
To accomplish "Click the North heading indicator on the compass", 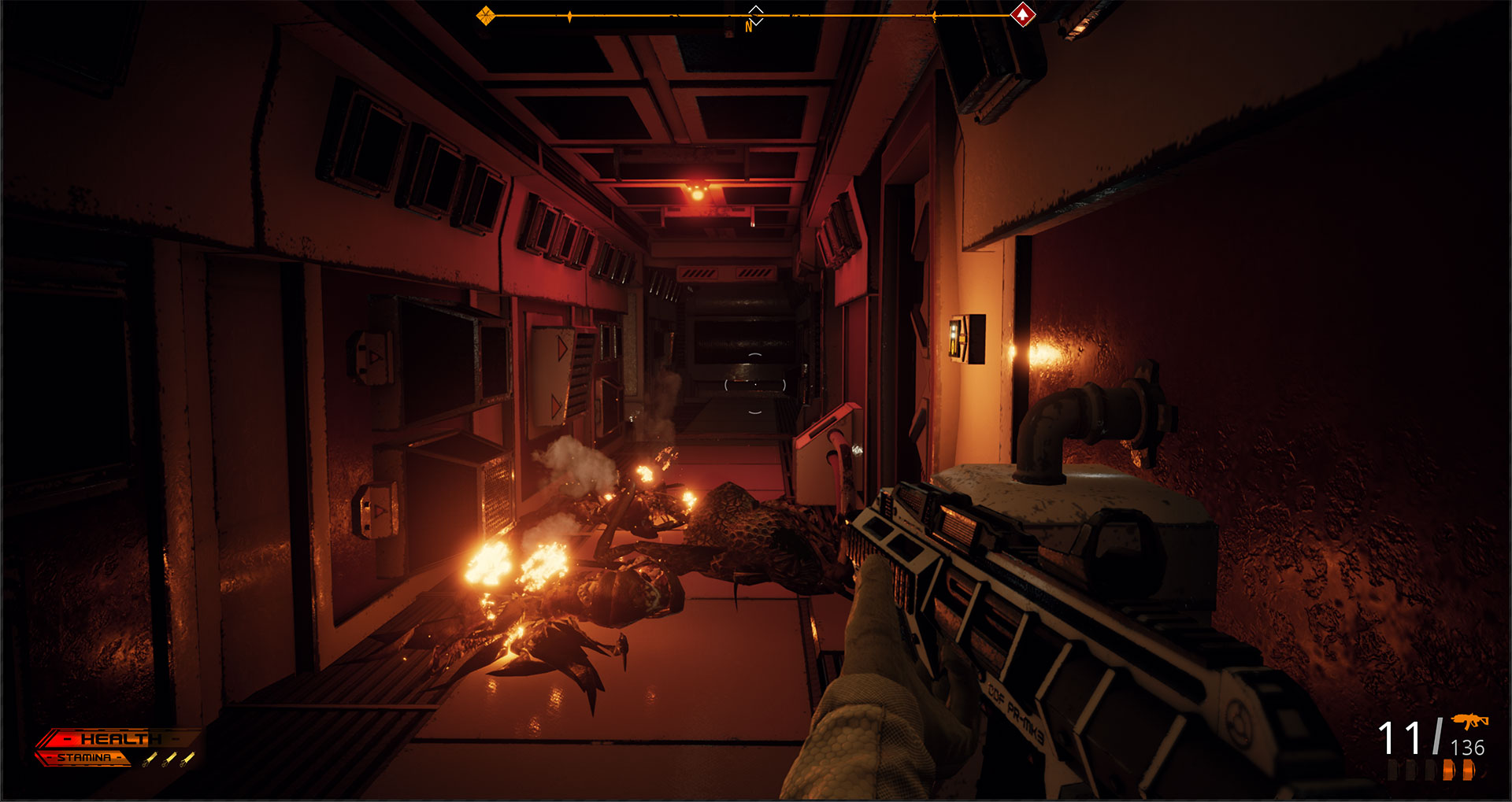I will 749,26.
